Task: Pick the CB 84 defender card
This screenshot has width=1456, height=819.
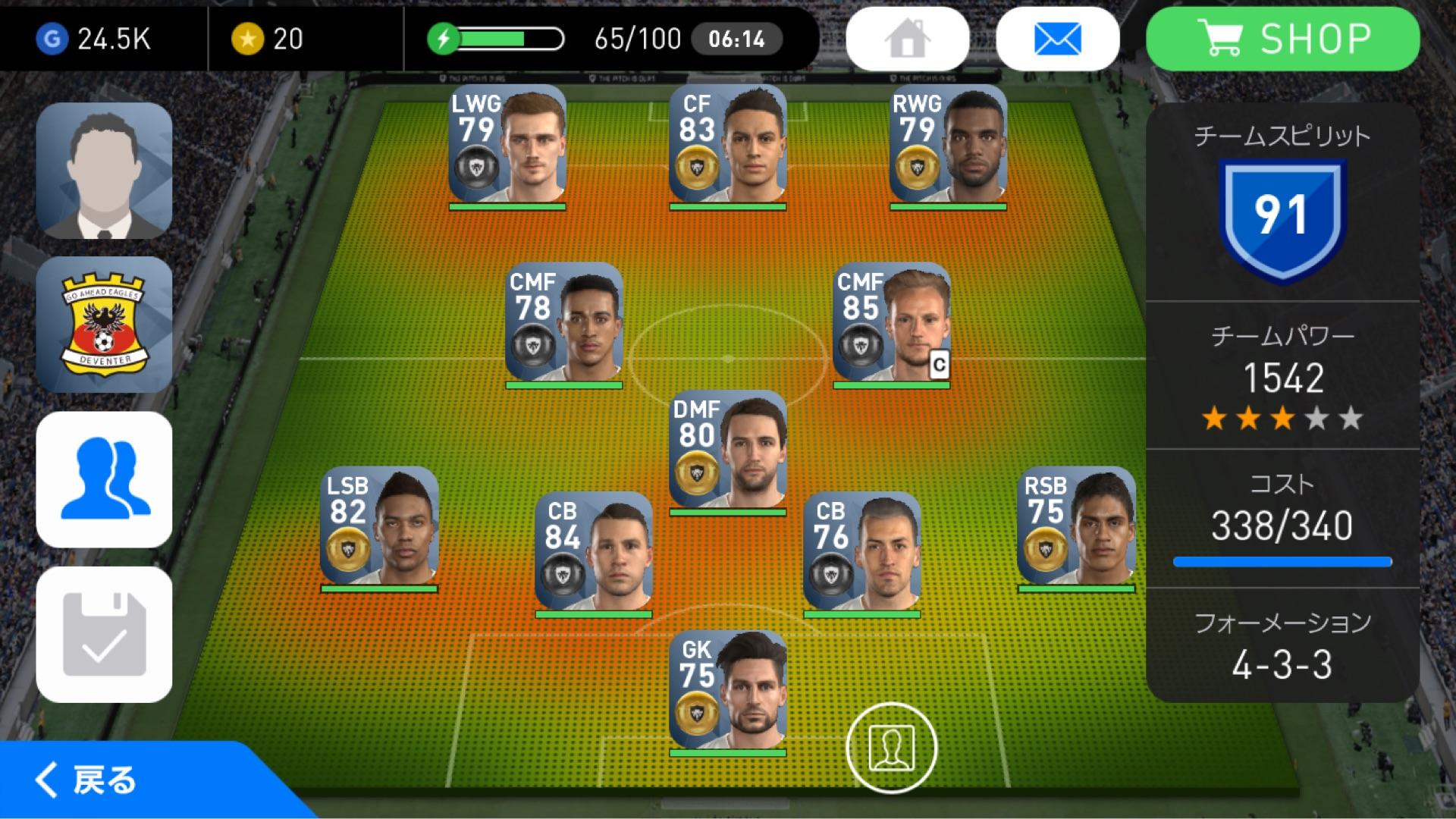Action: click(593, 552)
